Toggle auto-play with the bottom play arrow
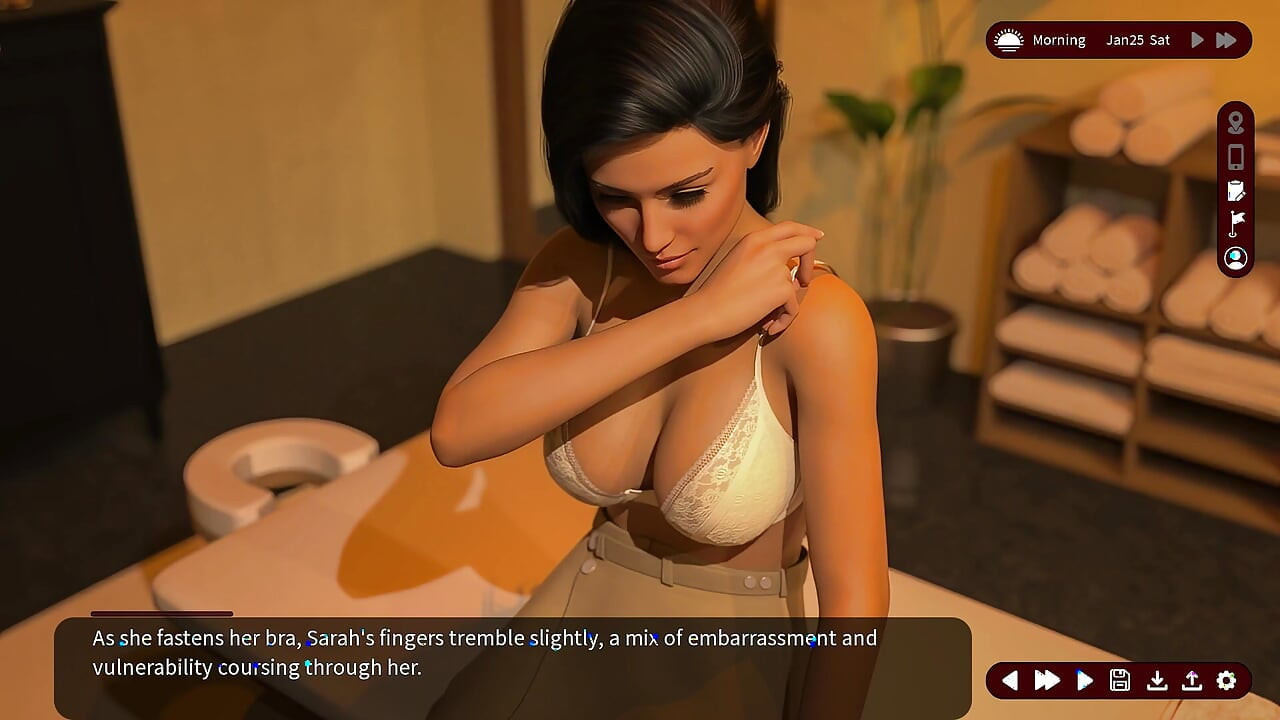 coord(1084,681)
